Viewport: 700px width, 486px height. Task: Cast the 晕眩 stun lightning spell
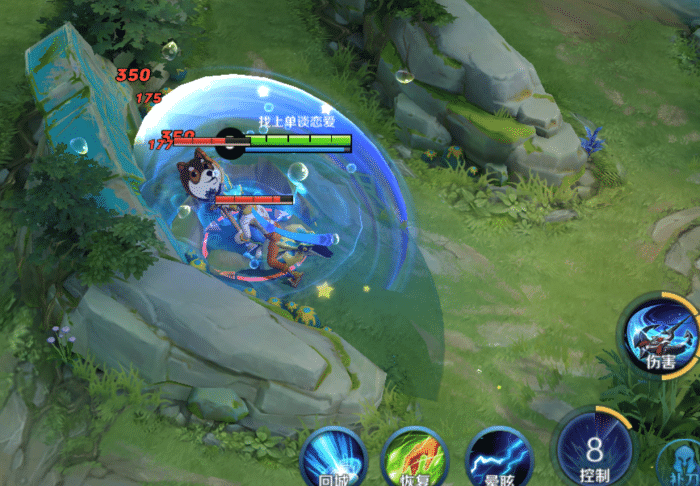pos(499,459)
